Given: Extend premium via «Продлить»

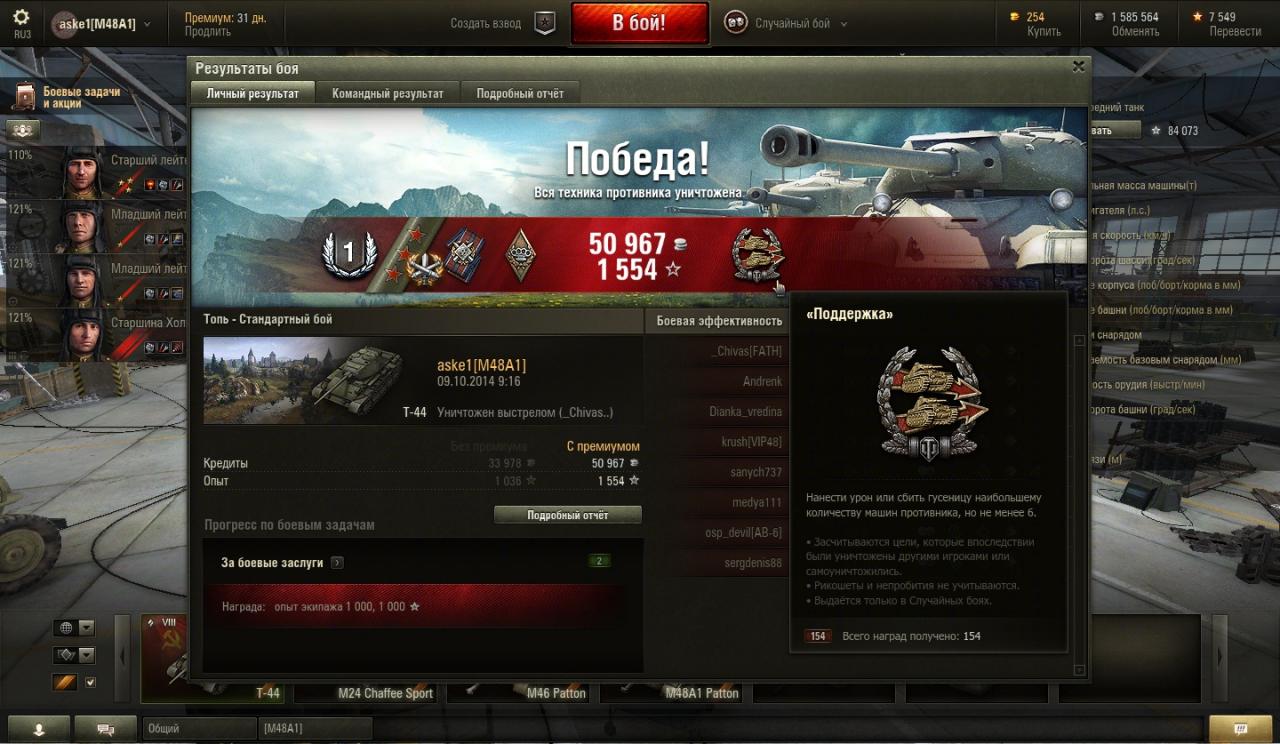Looking at the screenshot, I should (x=207, y=31).
